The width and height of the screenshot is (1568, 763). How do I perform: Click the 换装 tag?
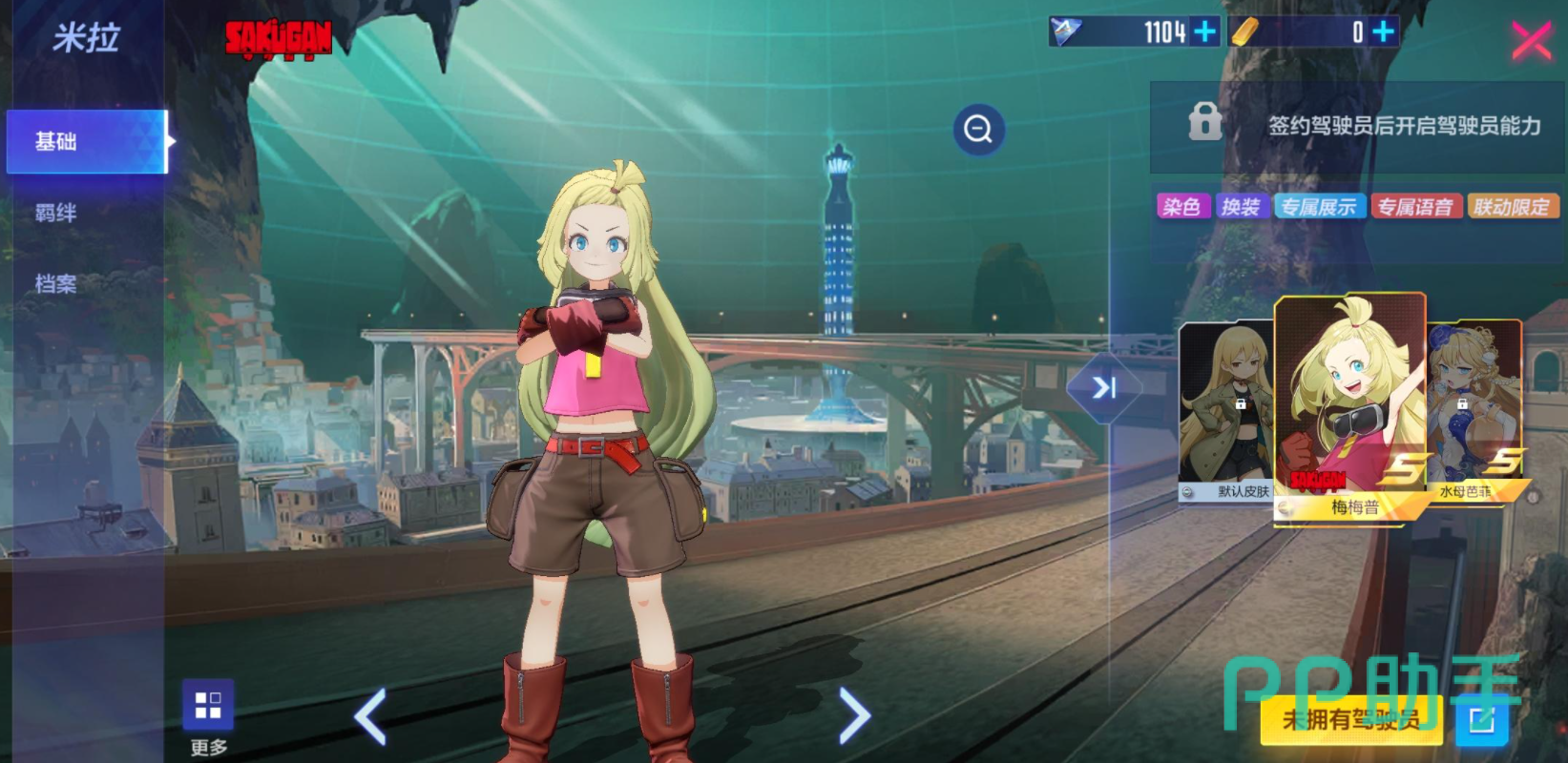coord(1241,207)
